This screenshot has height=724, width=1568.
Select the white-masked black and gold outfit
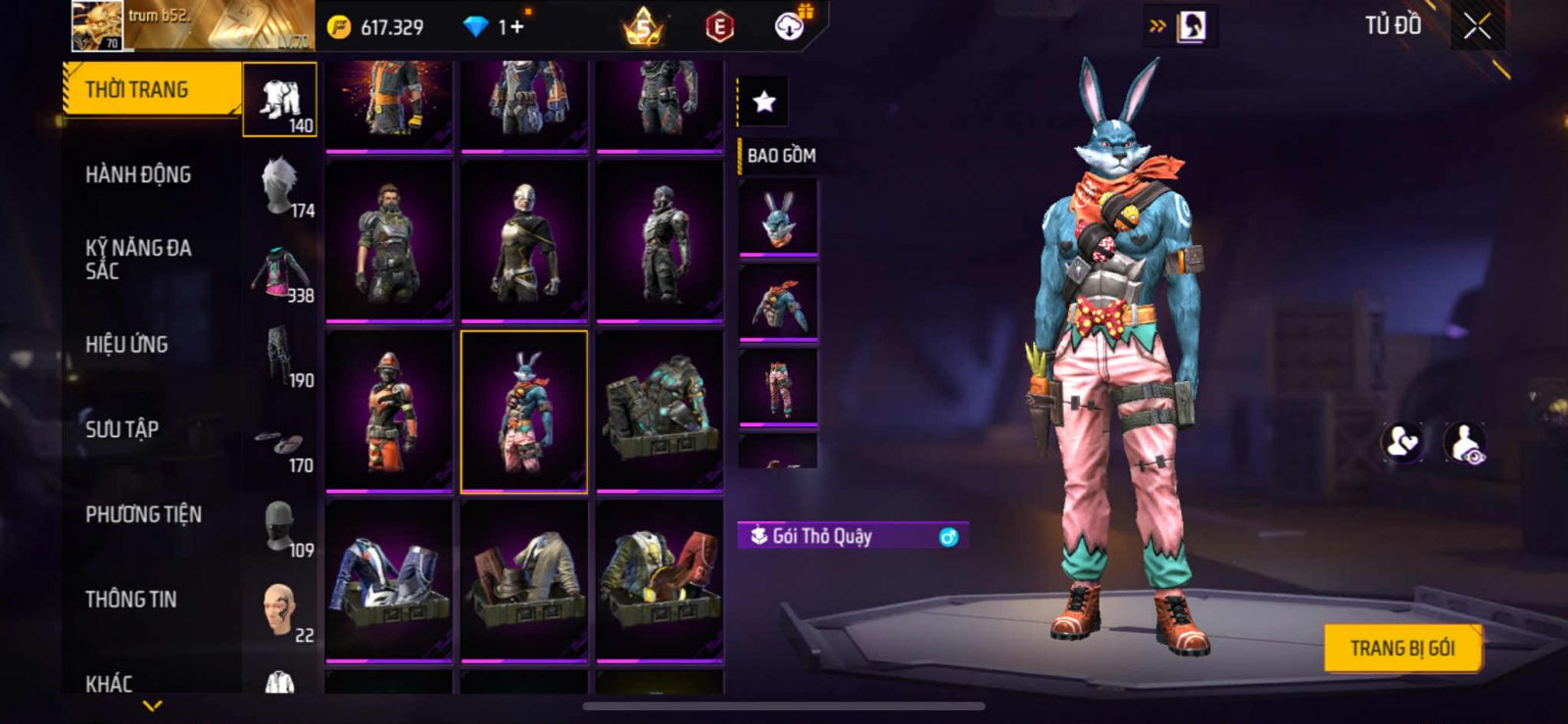pyautogui.click(x=524, y=241)
